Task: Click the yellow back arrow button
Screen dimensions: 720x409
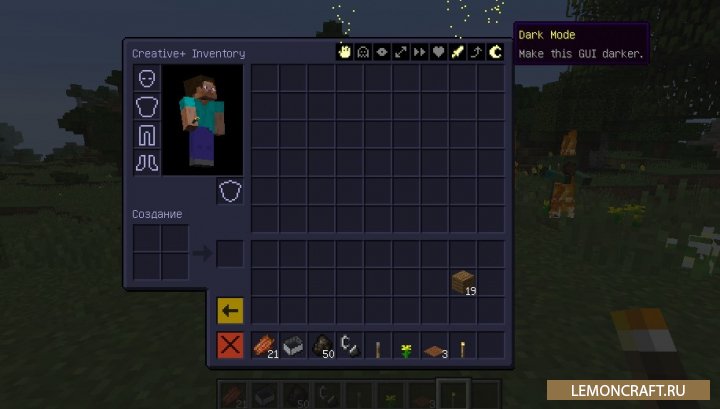Action: pos(230,310)
